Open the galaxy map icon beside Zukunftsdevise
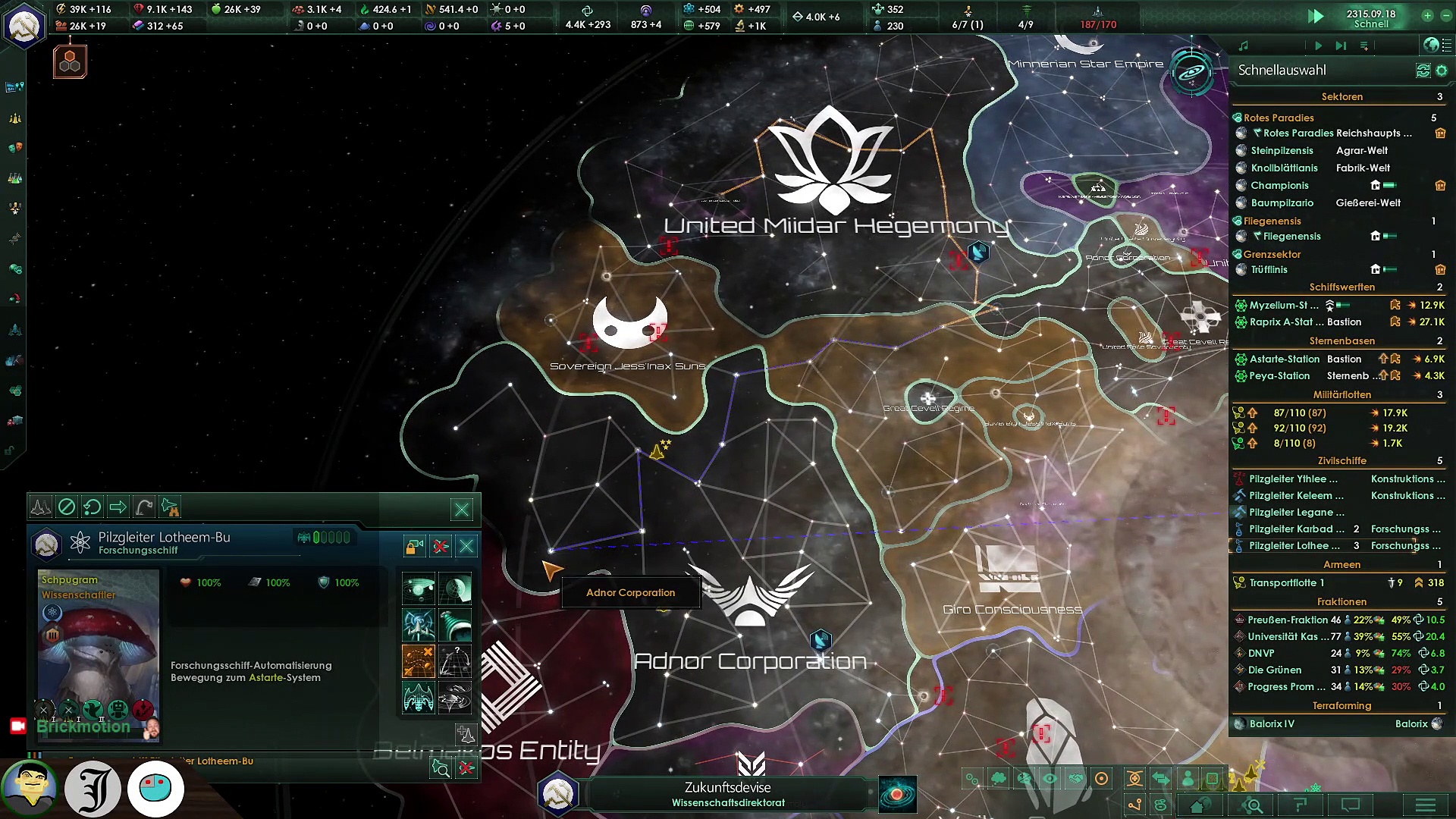This screenshot has width=1456, height=819. (x=897, y=794)
